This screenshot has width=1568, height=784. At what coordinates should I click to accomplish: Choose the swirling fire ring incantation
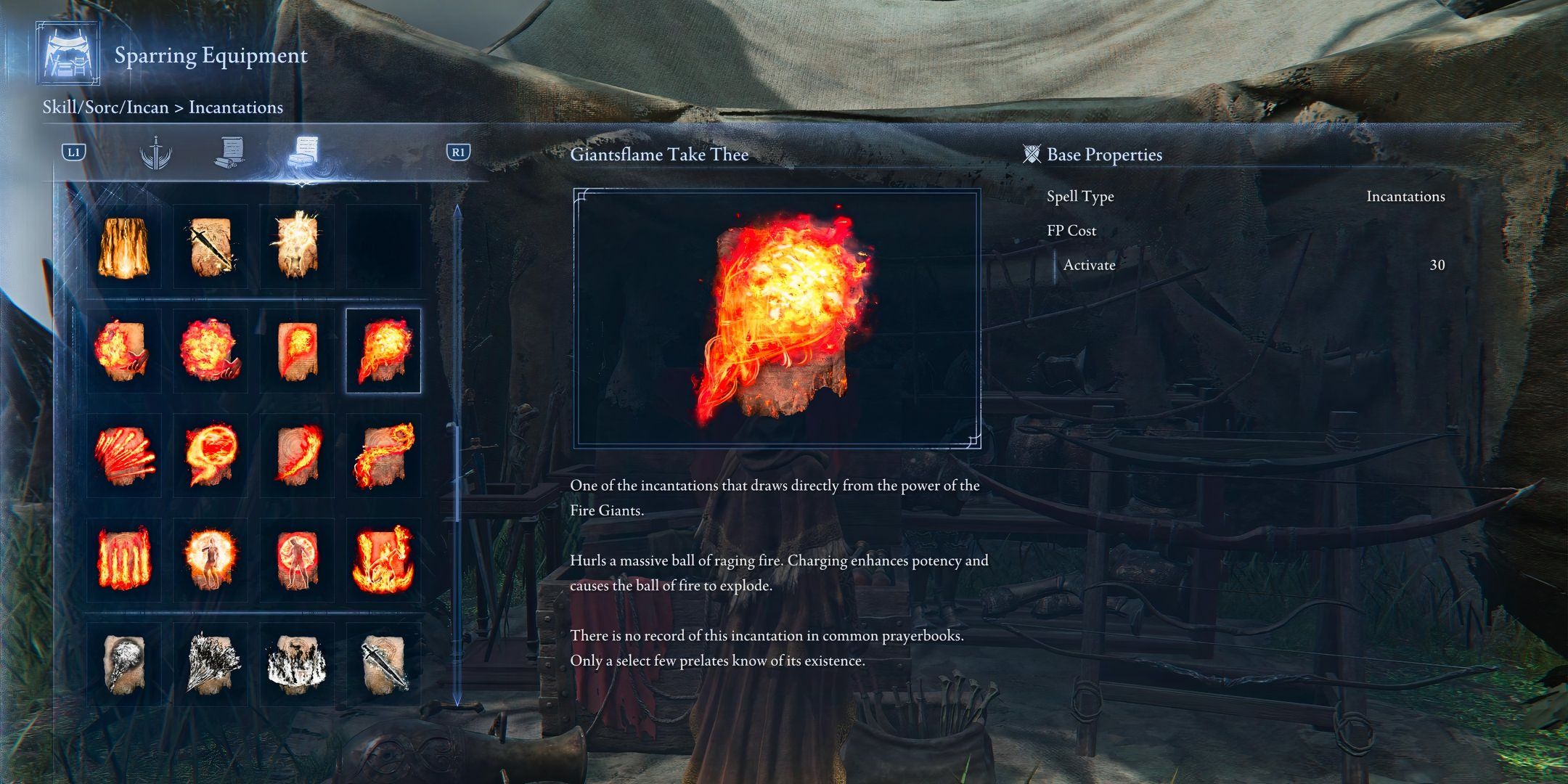coord(211,455)
